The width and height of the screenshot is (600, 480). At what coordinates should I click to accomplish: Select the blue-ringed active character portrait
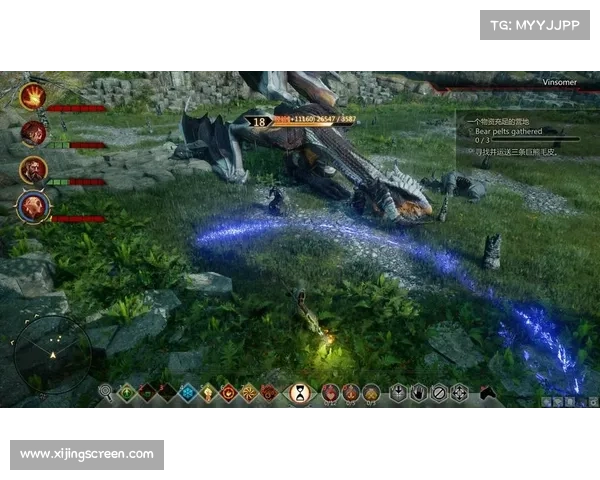[x=33, y=207]
